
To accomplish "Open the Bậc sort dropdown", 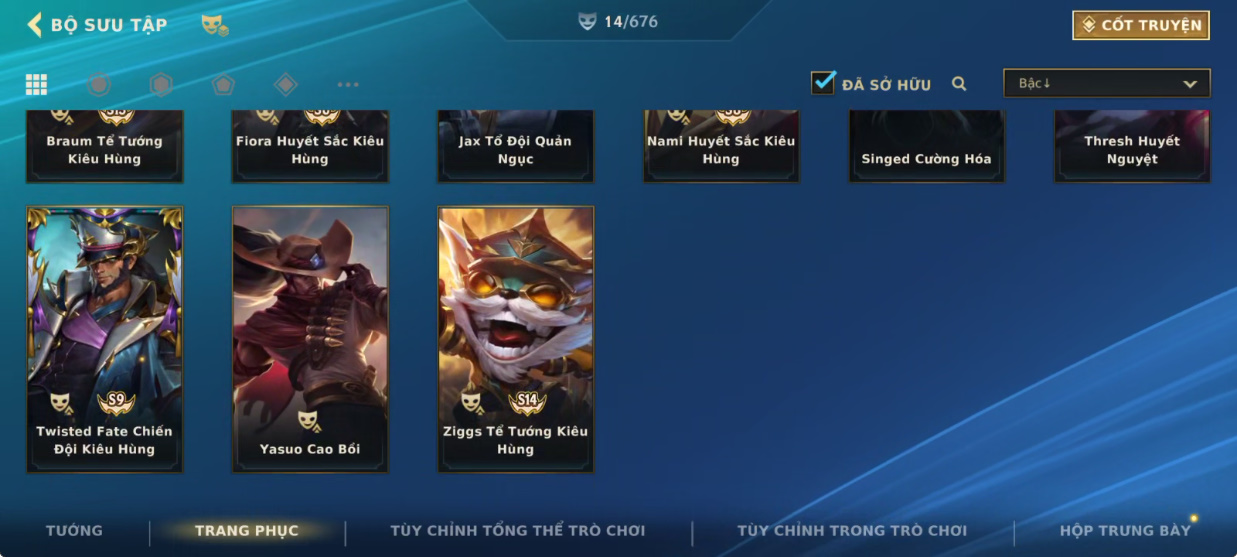I will [x=1106, y=83].
